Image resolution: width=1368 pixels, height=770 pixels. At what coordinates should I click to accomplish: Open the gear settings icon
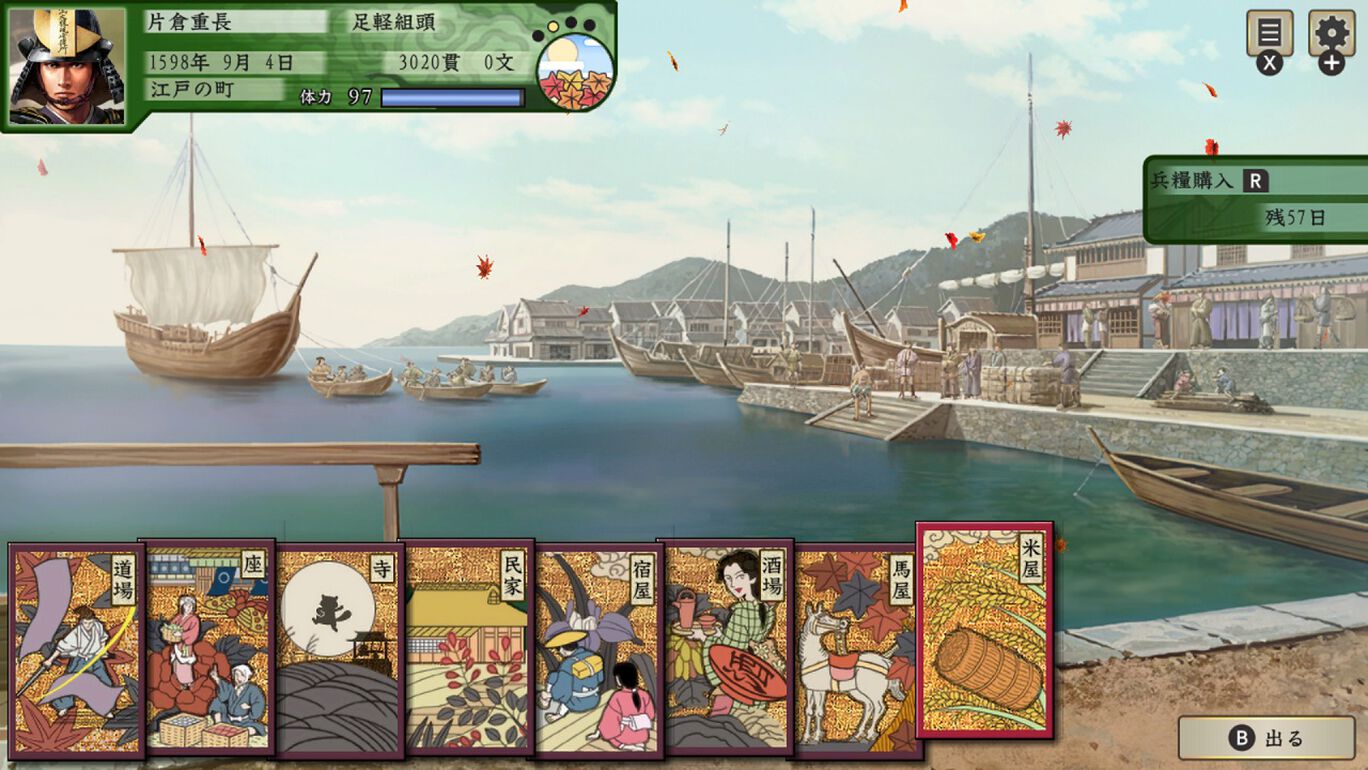point(1331,34)
